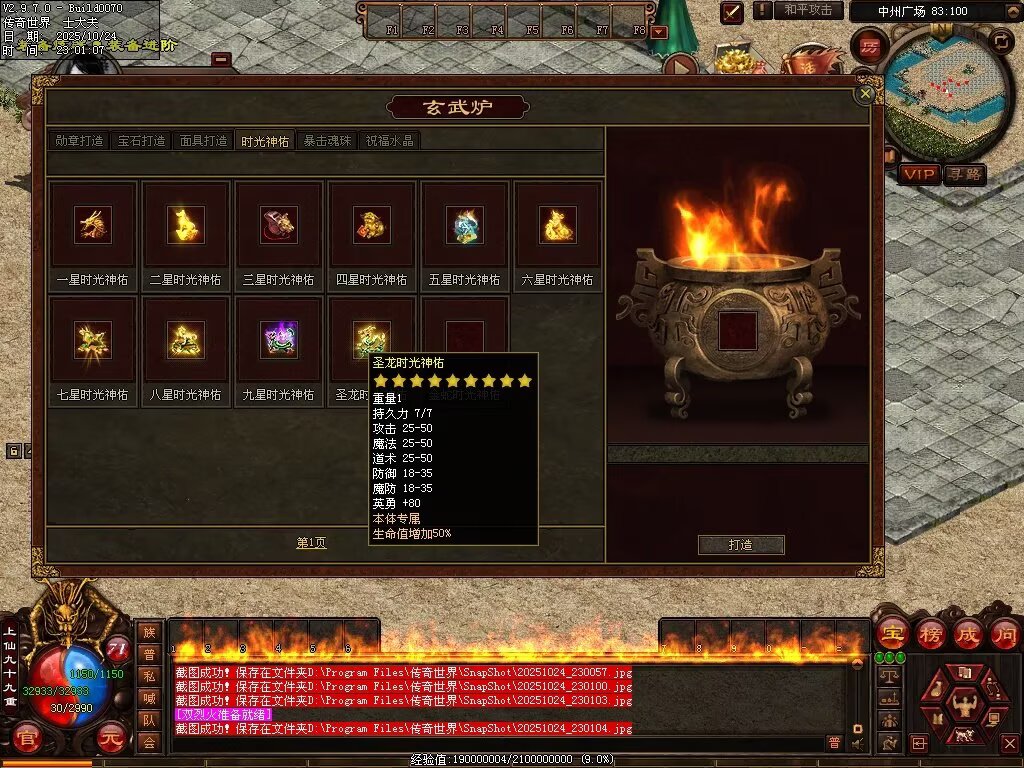Switch to the 暴击魂珠 tab
The height and width of the screenshot is (768, 1024).
327,141
